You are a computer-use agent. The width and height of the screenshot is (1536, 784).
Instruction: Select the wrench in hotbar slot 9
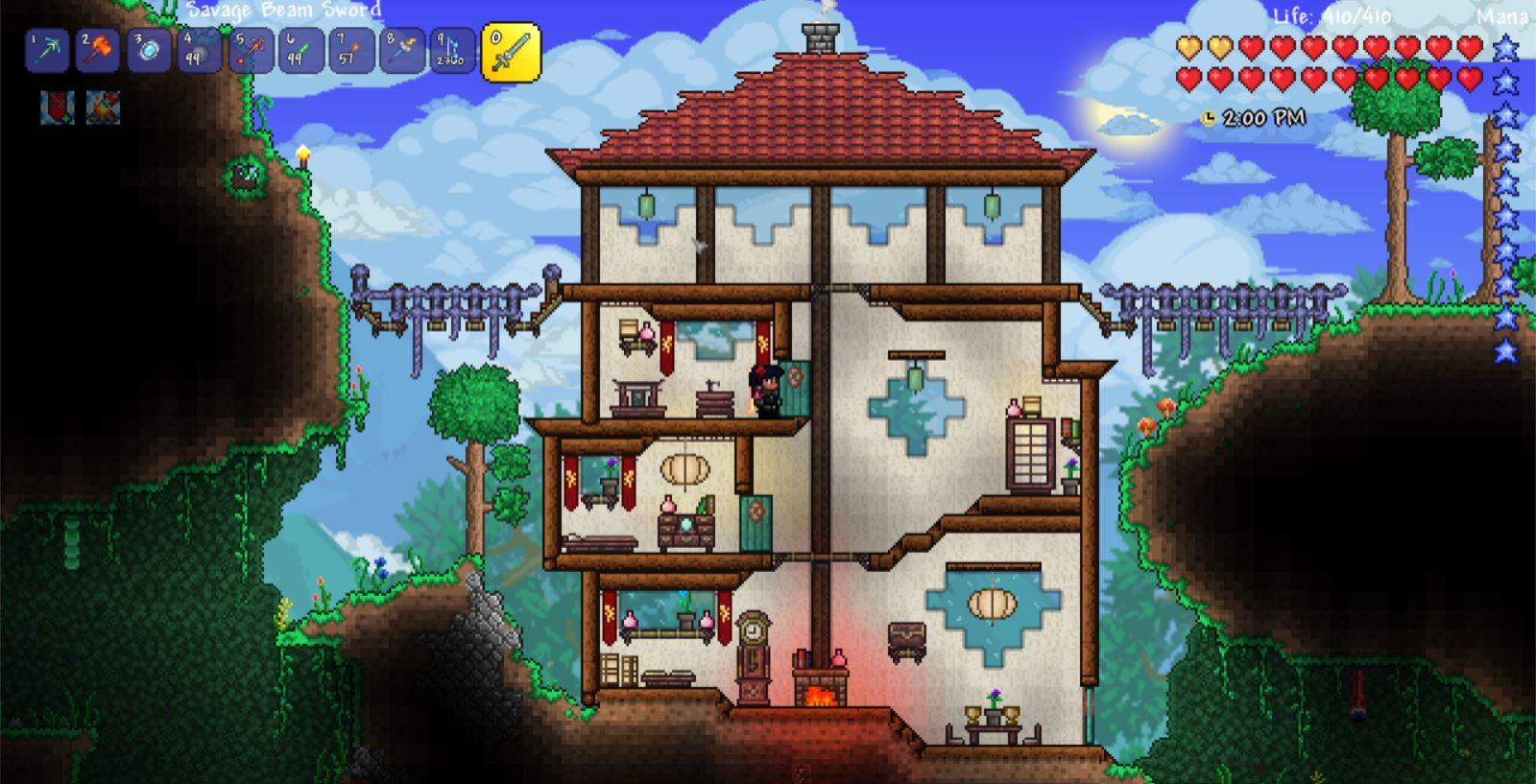[452, 52]
